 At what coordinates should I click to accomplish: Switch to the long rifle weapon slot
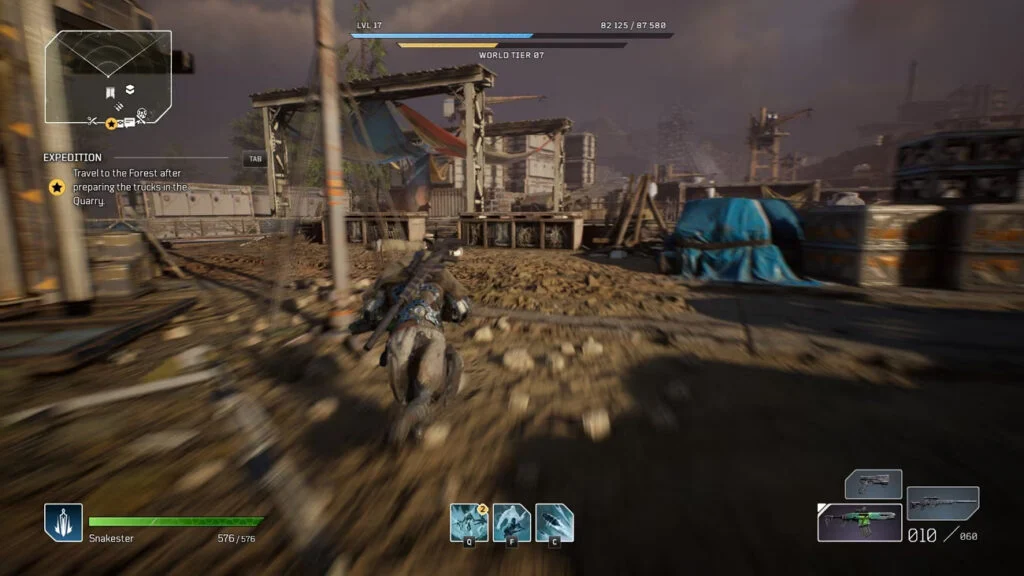coord(942,502)
